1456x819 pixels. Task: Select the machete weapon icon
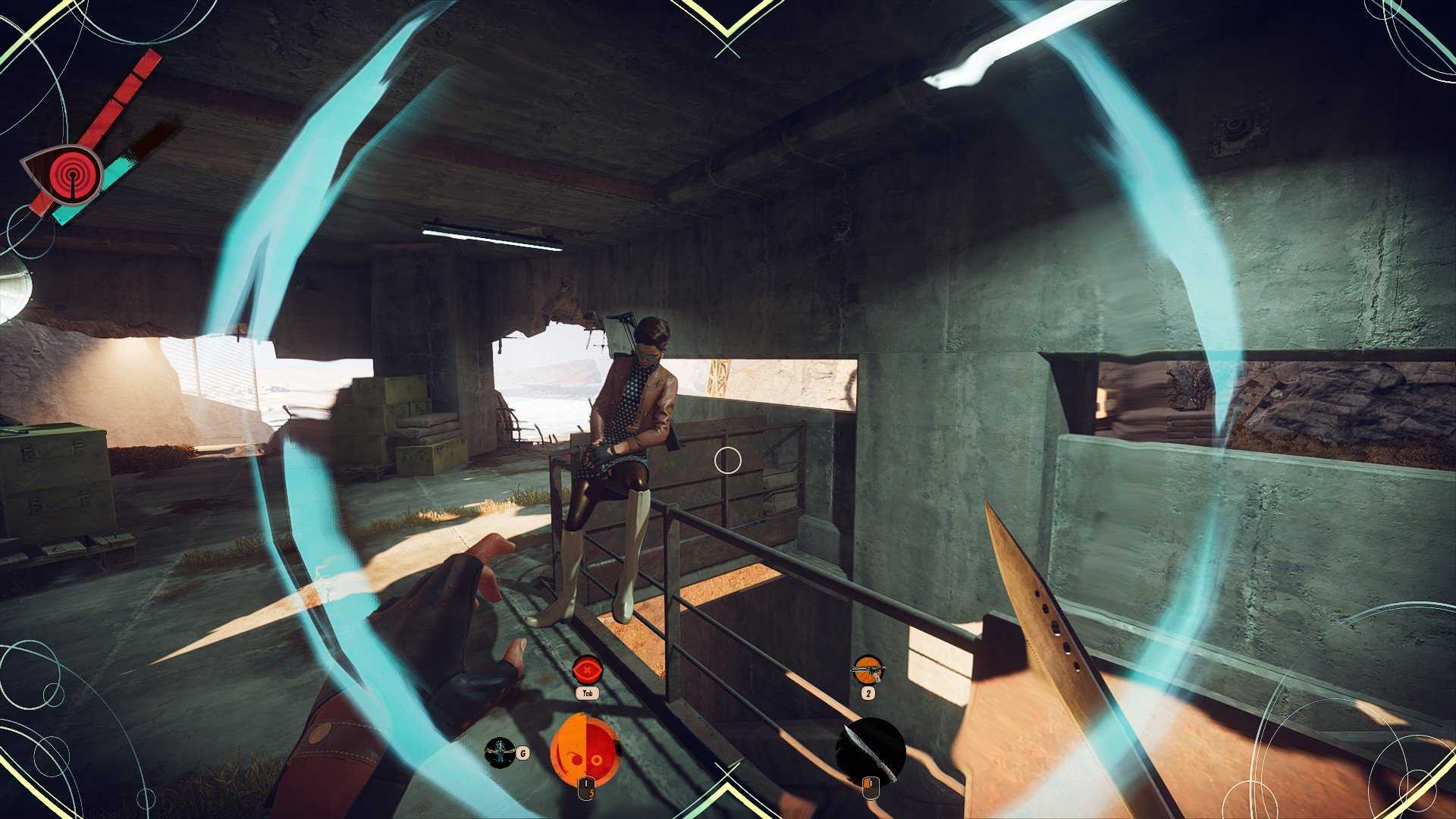[871, 749]
